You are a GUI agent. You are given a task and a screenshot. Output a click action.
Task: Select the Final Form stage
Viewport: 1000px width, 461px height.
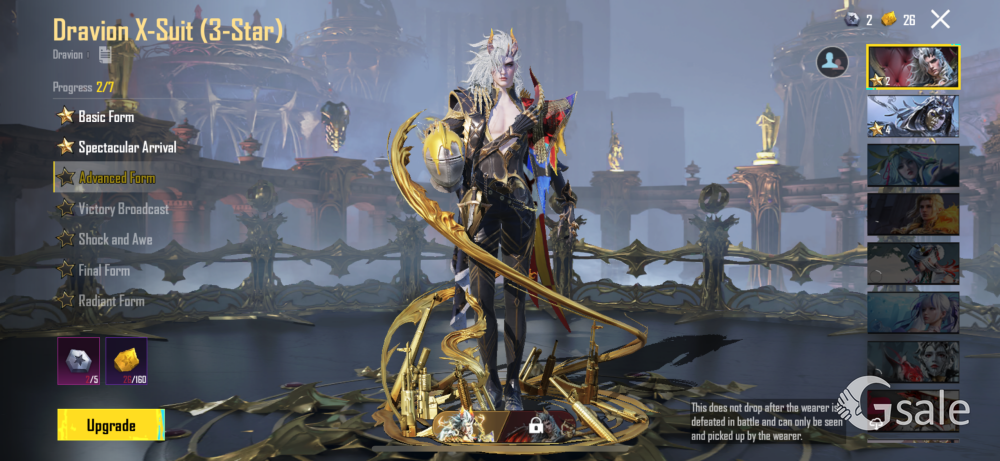[103, 270]
